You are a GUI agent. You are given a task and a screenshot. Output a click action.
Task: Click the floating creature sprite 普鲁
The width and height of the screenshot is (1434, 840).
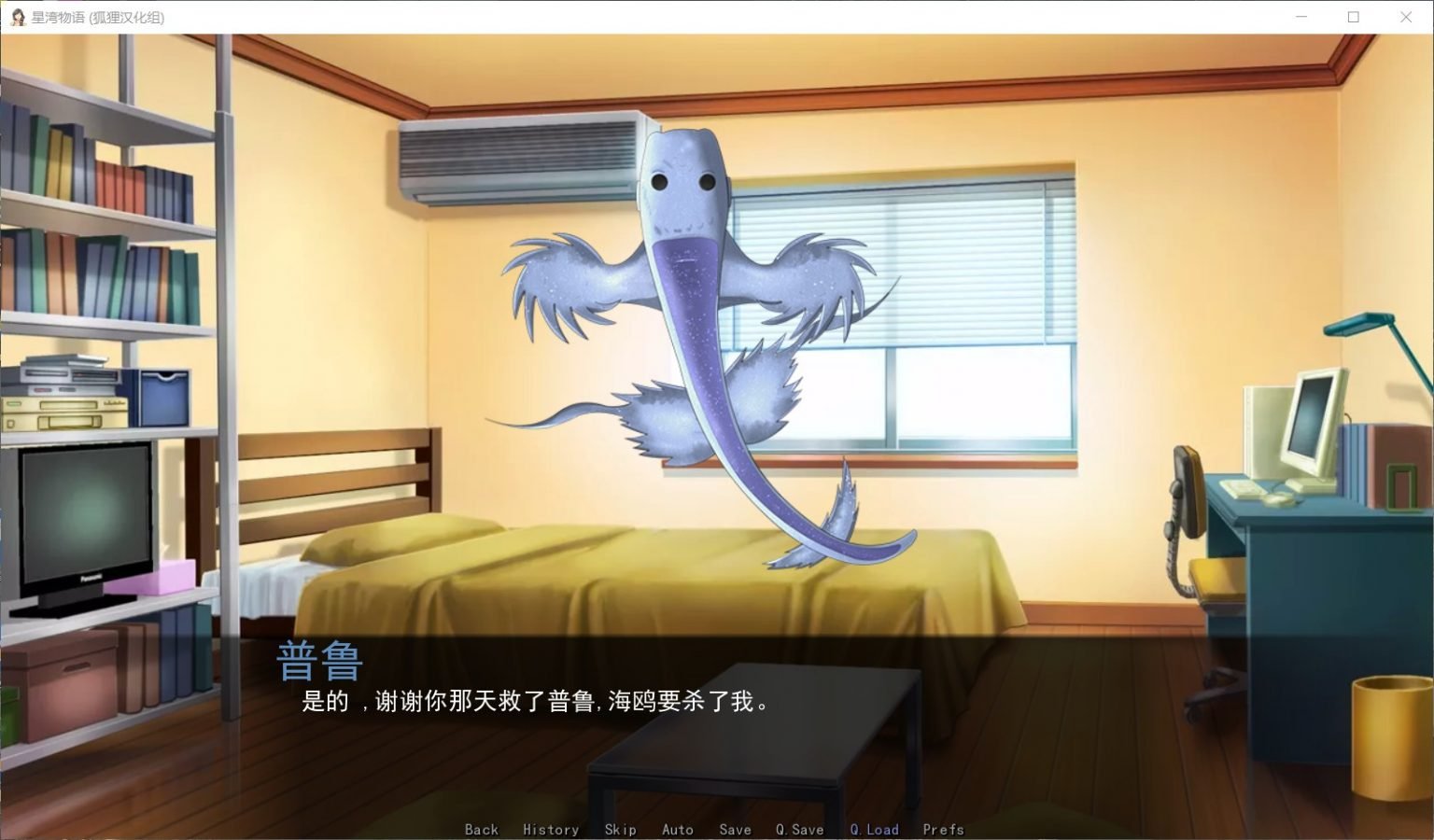coord(682,280)
